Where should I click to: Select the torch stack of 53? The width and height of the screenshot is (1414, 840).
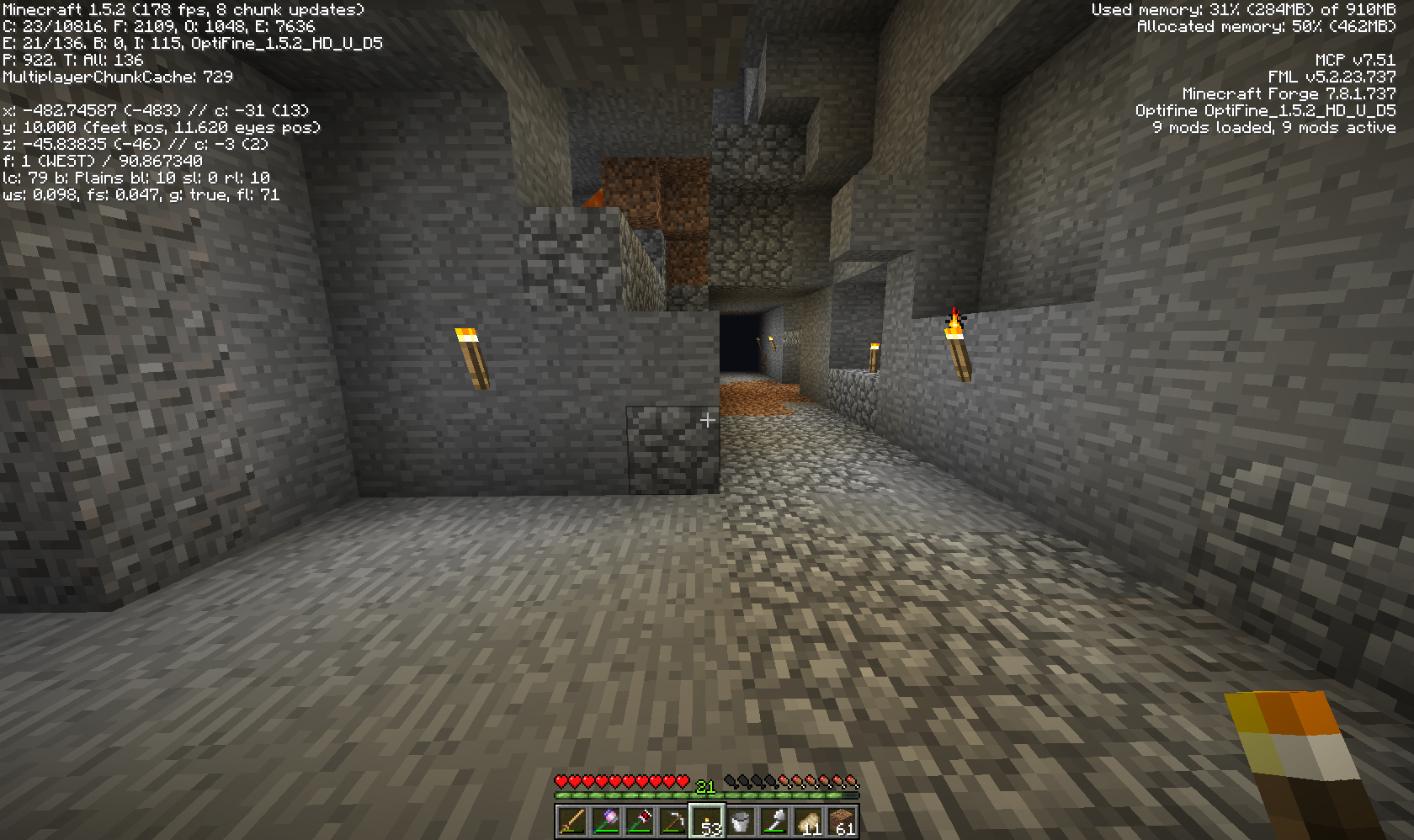(707, 821)
